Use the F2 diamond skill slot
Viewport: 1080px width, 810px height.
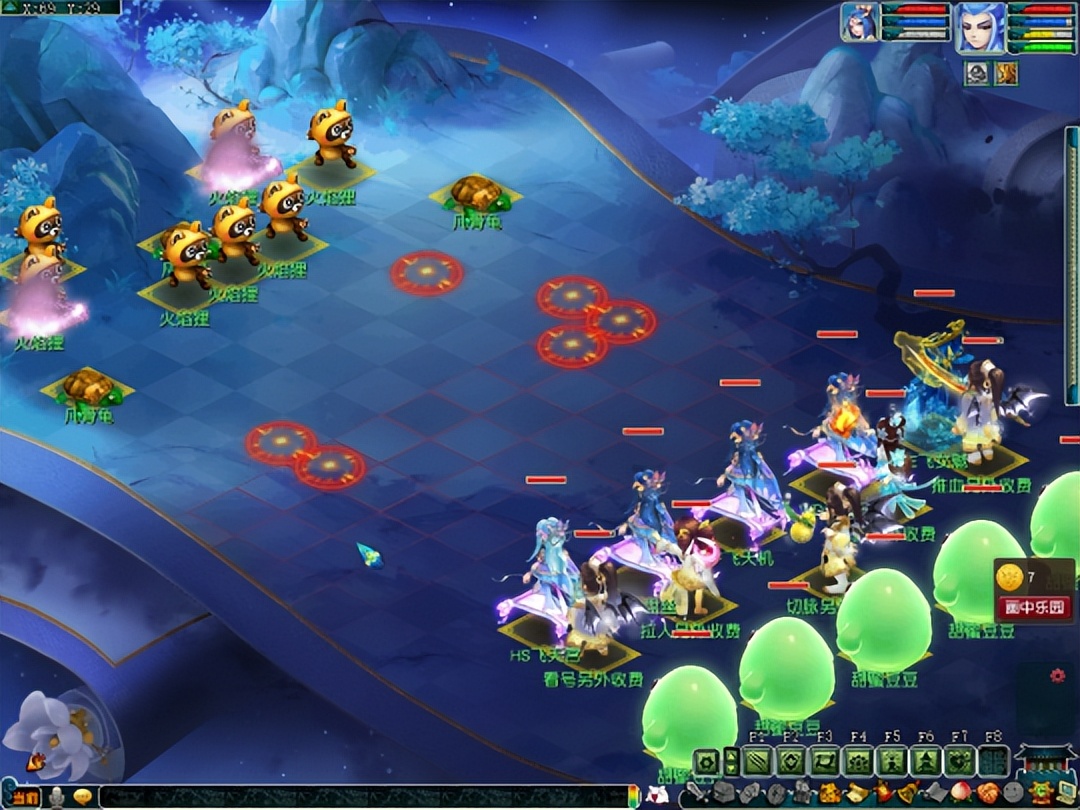(x=791, y=761)
